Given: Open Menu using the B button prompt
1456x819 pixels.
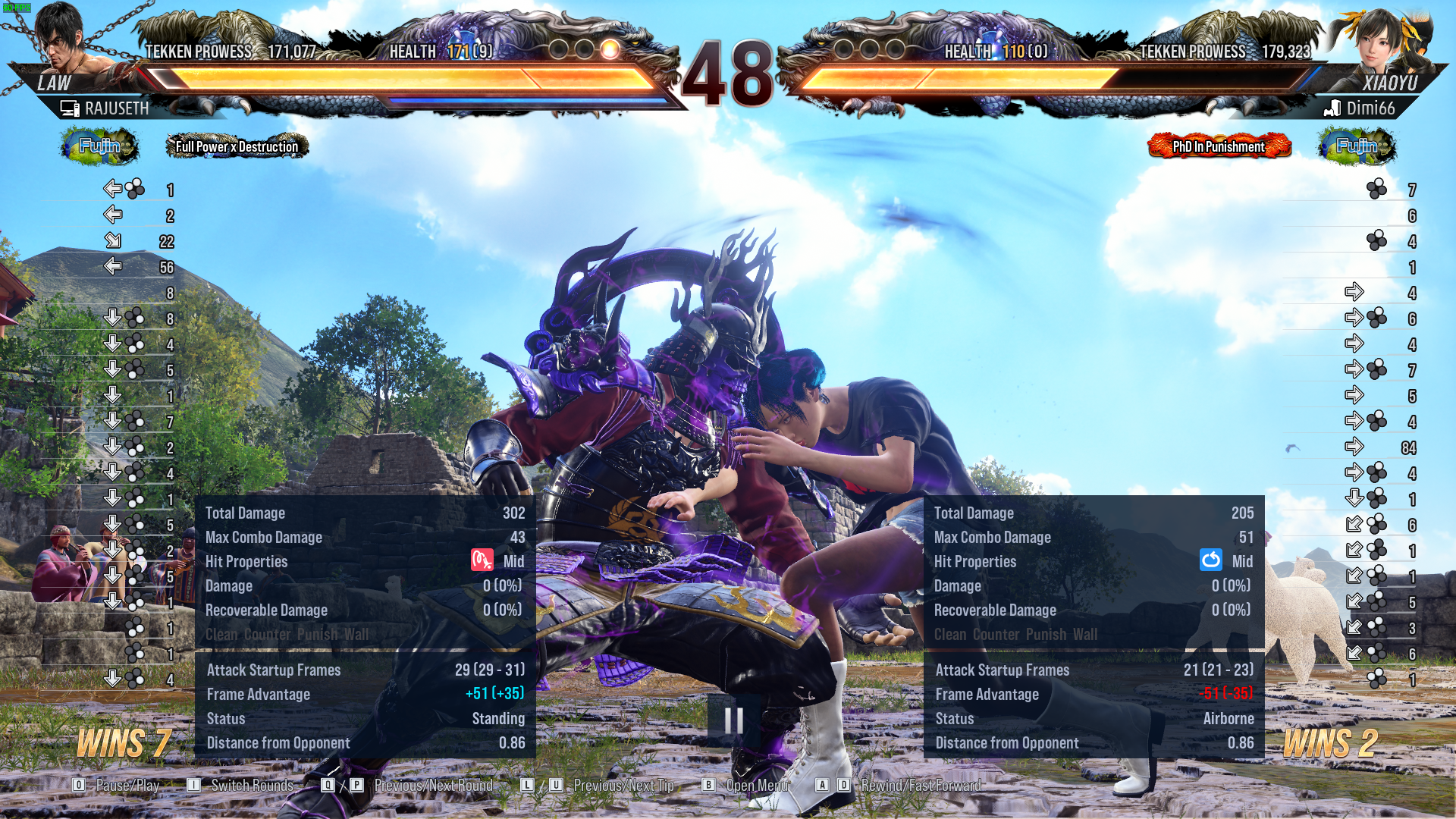Looking at the screenshot, I should (709, 786).
